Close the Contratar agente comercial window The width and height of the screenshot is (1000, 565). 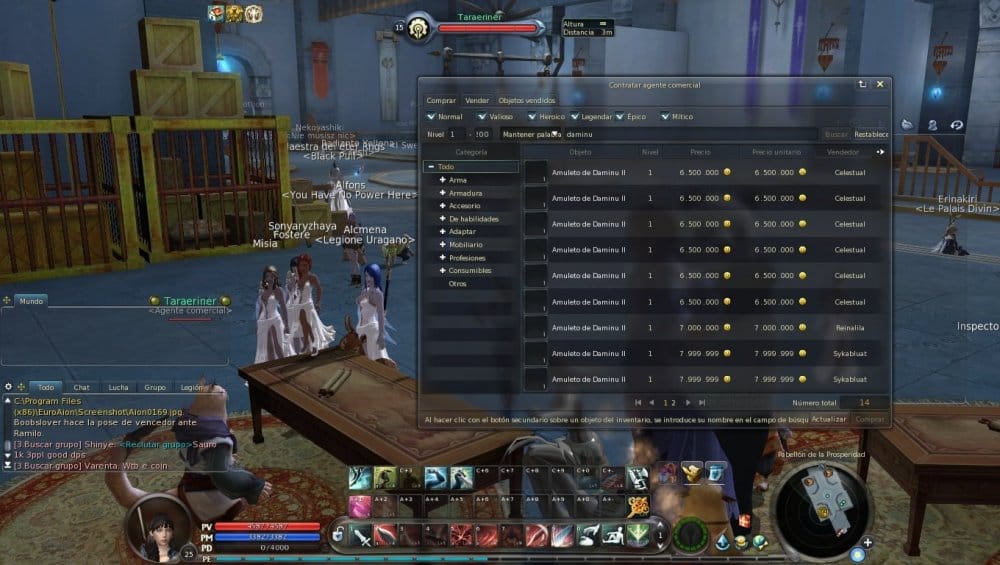[x=880, y=85]
